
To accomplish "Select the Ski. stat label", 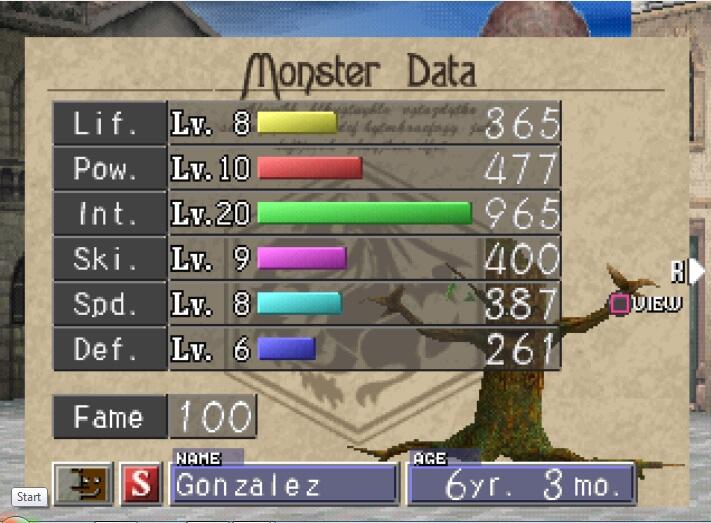I will point(109,259).
